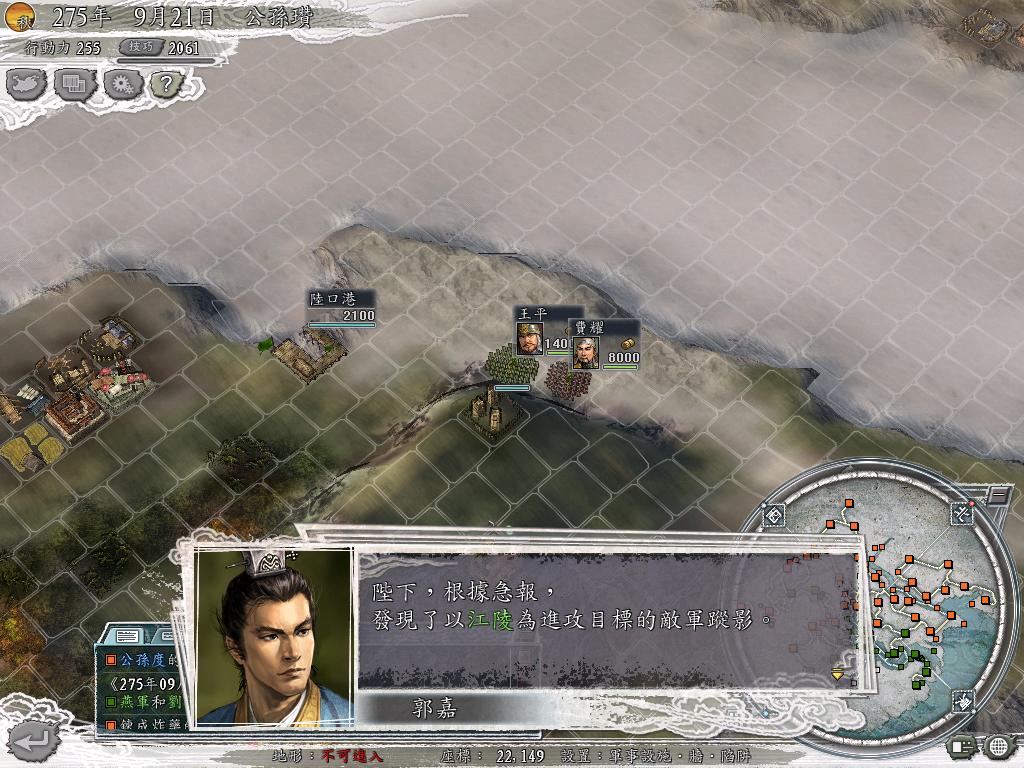Select the 費耀 unit portrait

point(586,351)
